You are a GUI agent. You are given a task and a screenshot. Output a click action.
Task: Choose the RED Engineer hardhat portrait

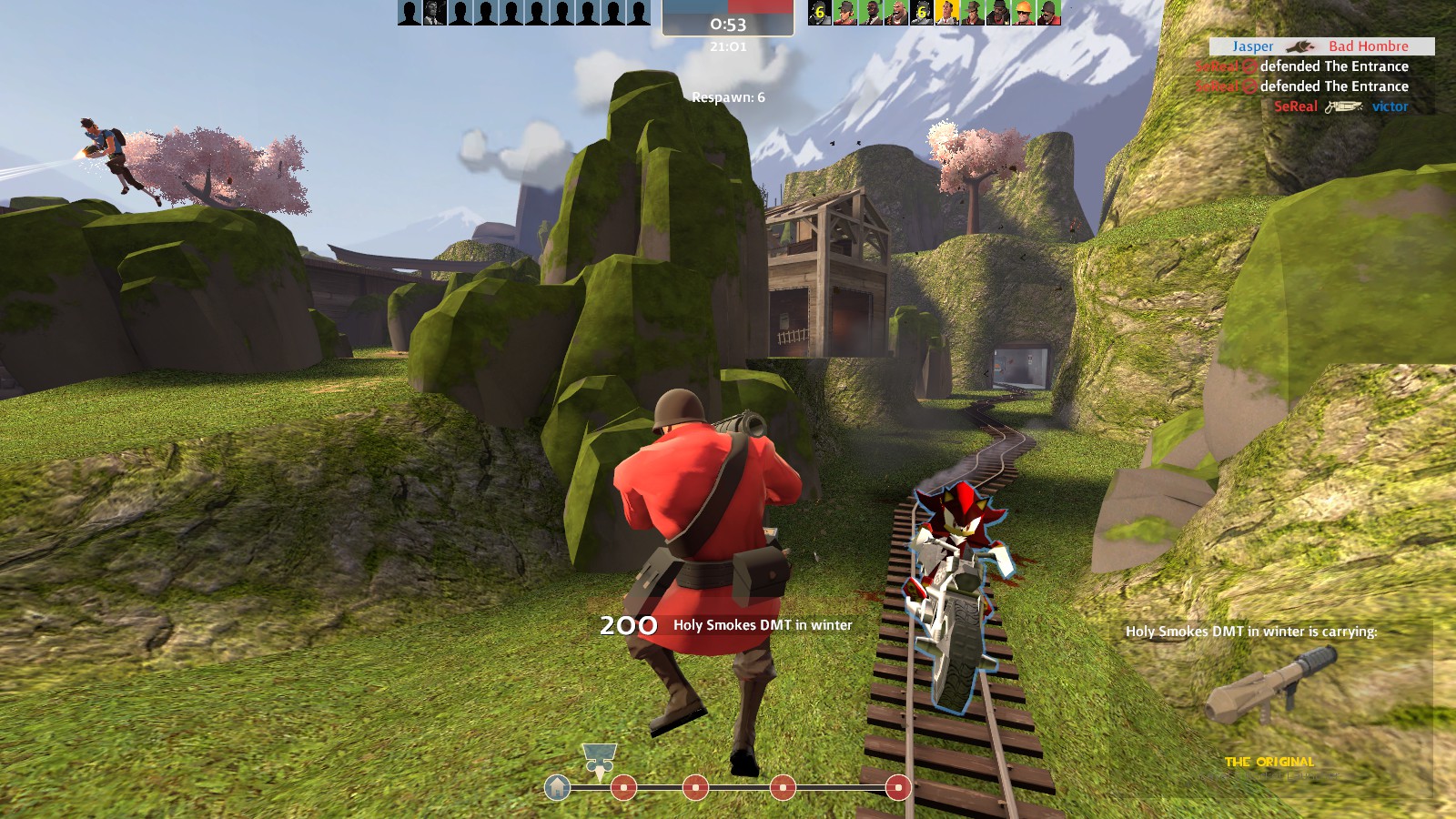(1024, 12)
